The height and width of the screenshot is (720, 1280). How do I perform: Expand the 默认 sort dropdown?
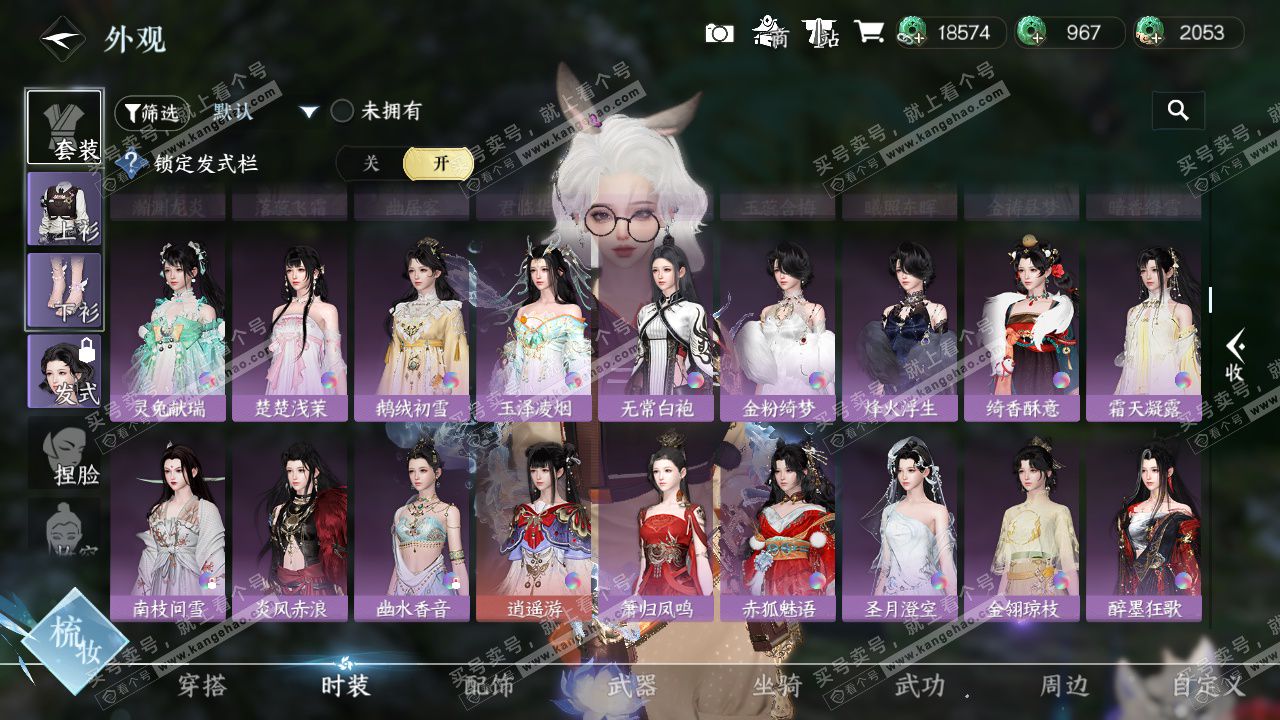tap(309, 112)
